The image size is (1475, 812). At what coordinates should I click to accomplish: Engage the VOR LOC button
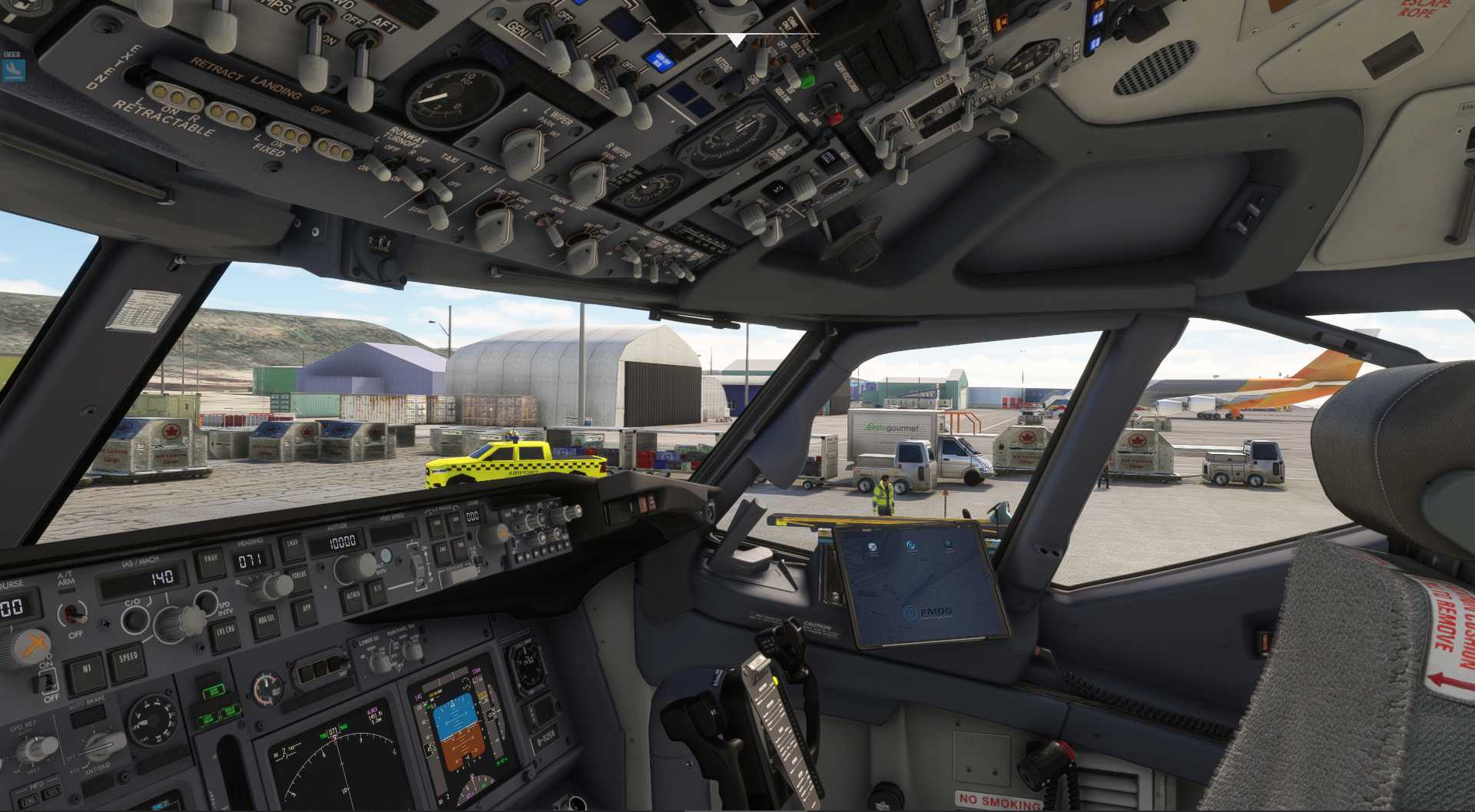(300, 575)
